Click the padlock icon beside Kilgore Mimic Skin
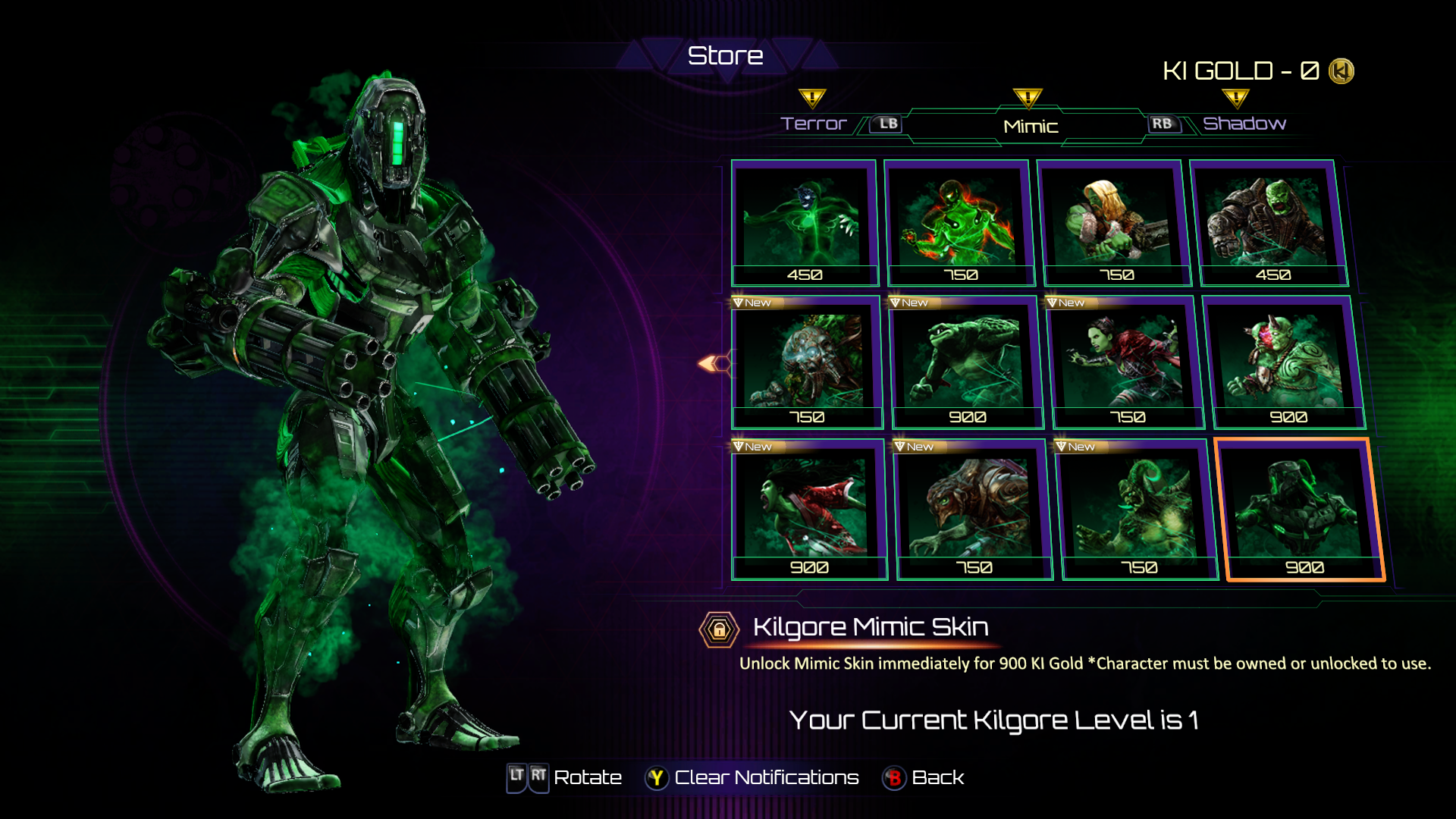The image size is (1456, 819). click(x=719, y=629)
